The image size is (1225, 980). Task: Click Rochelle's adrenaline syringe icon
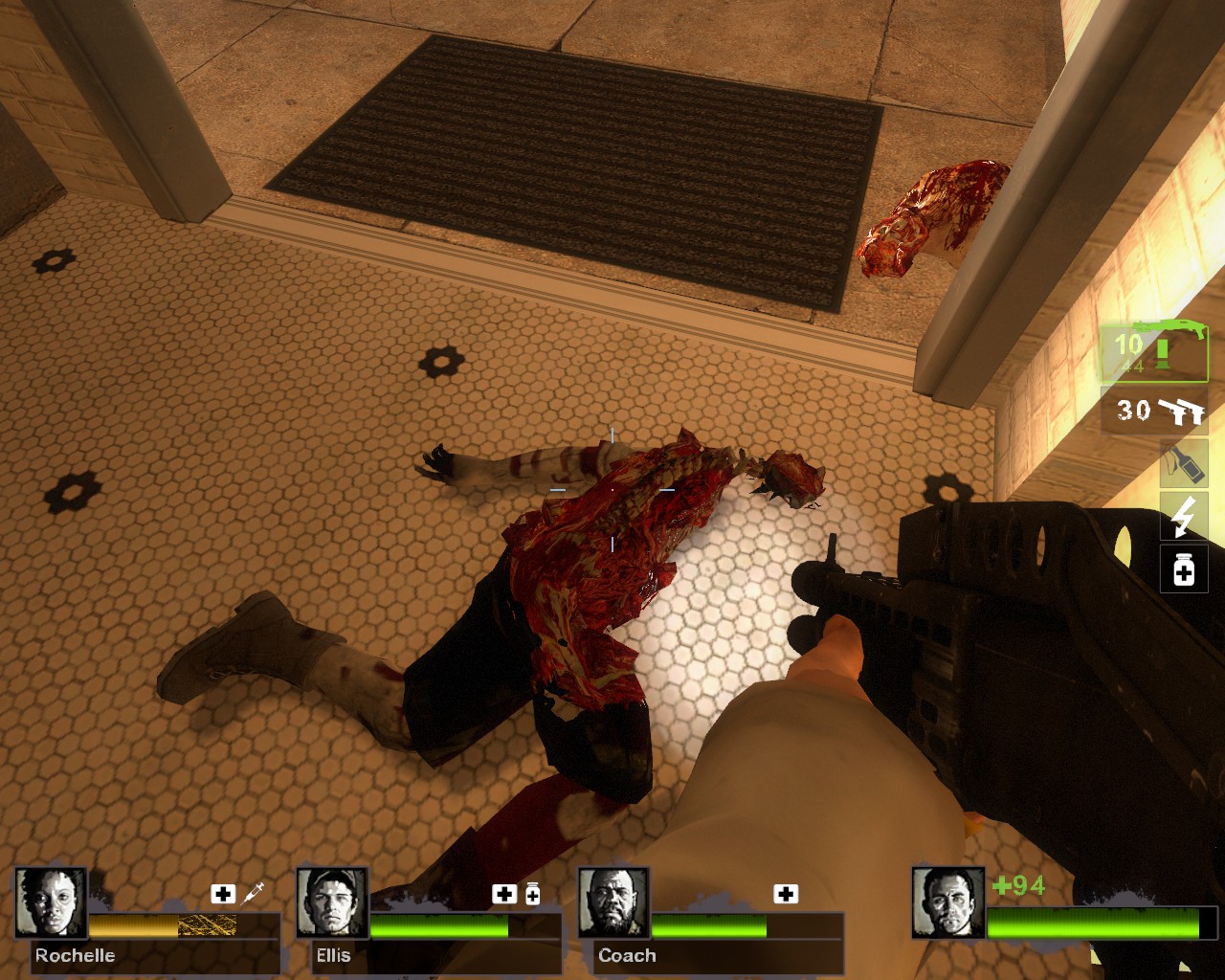coord(254,894)
